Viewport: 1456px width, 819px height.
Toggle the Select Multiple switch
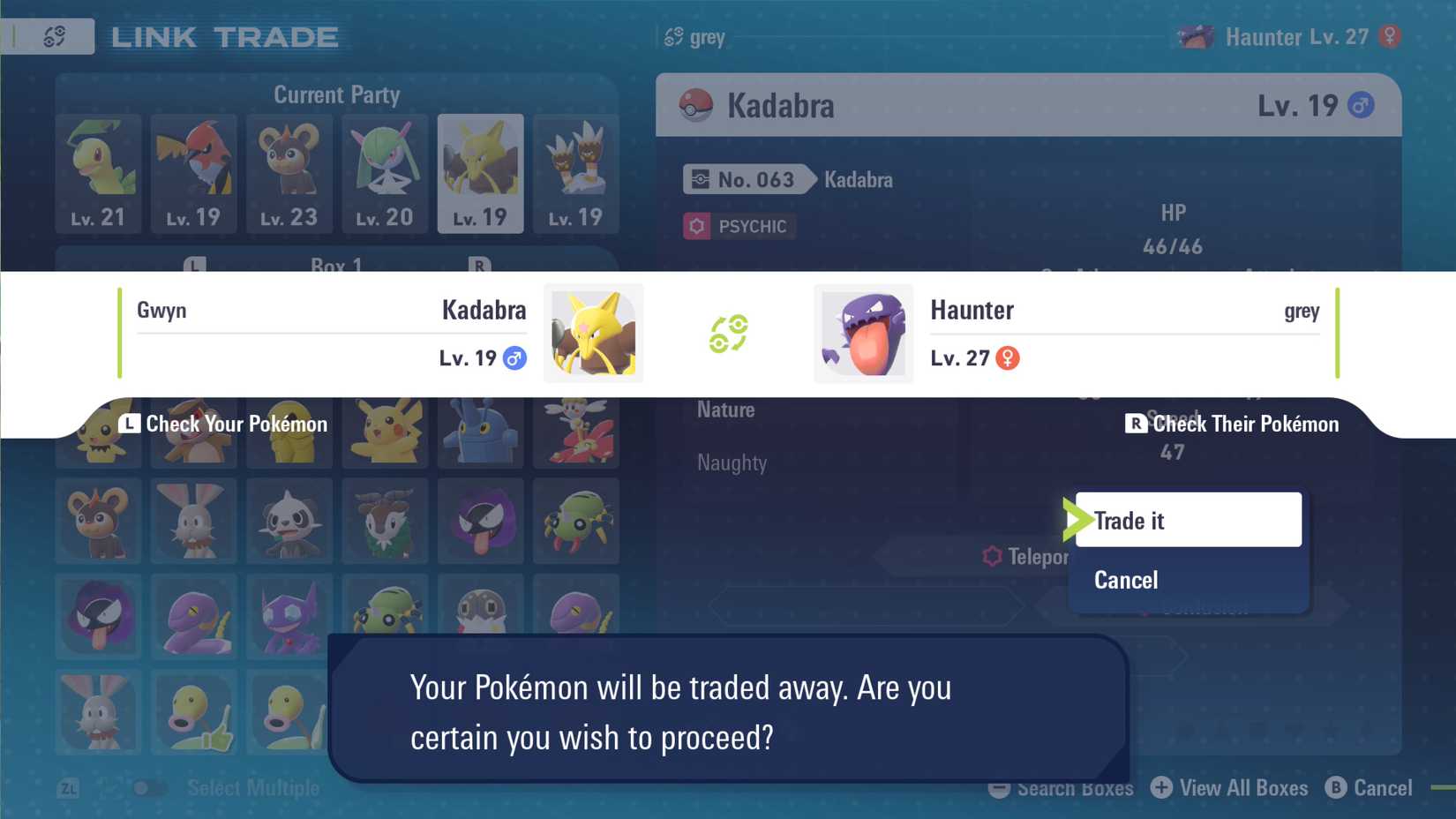(x=150, y=788)
